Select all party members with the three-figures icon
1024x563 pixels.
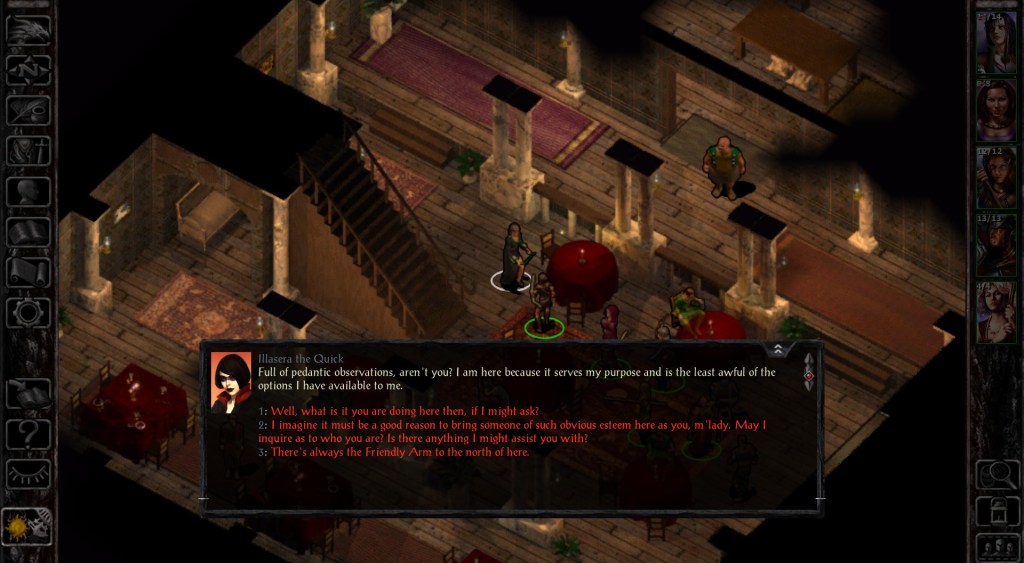click(x=995, y=547)
